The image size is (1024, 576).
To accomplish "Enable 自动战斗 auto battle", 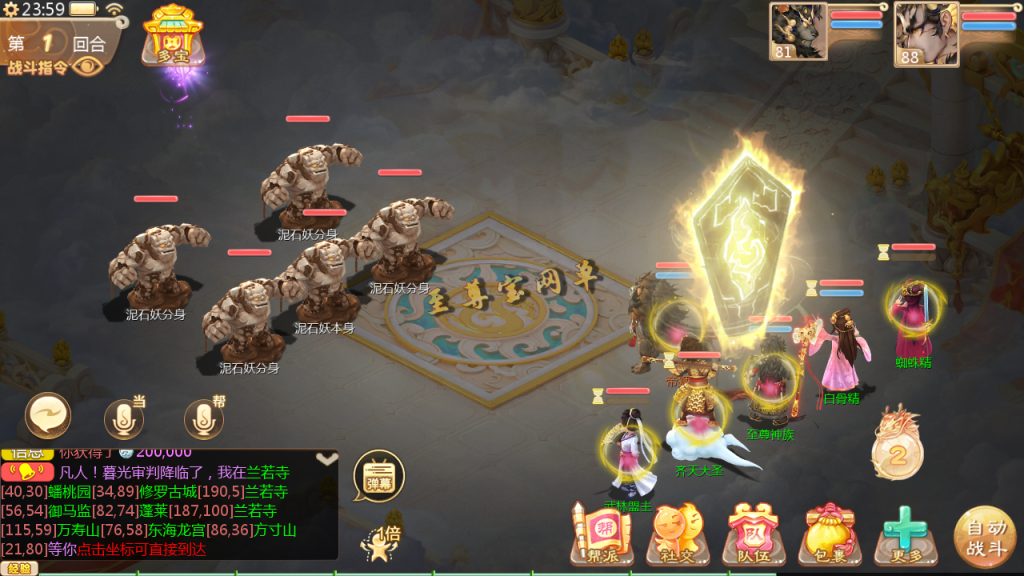I will pyautogui.click(x=984, y=535).
